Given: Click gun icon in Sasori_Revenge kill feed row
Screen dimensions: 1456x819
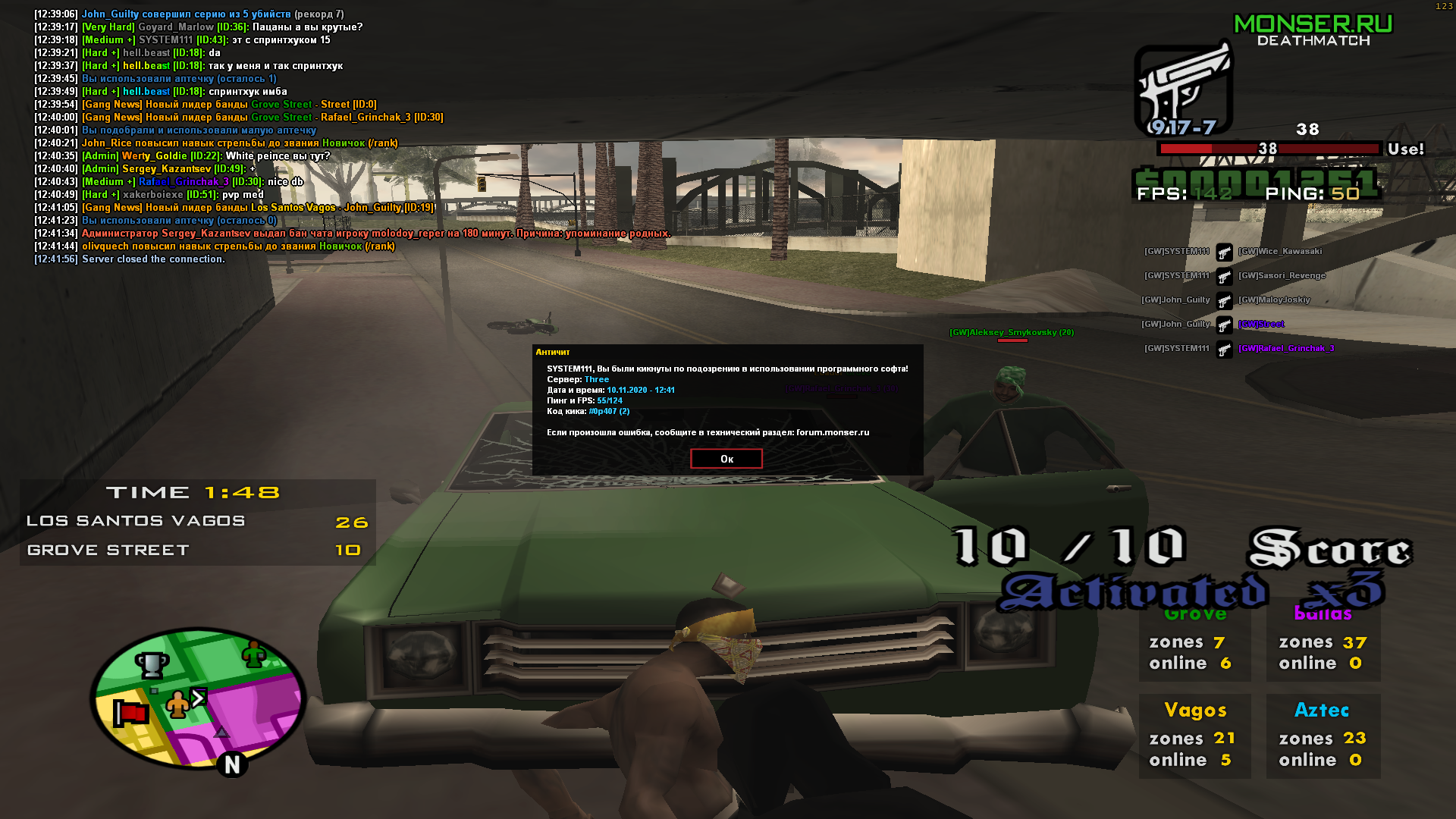Looking at the screenshot, I should tap(1225, 276).
